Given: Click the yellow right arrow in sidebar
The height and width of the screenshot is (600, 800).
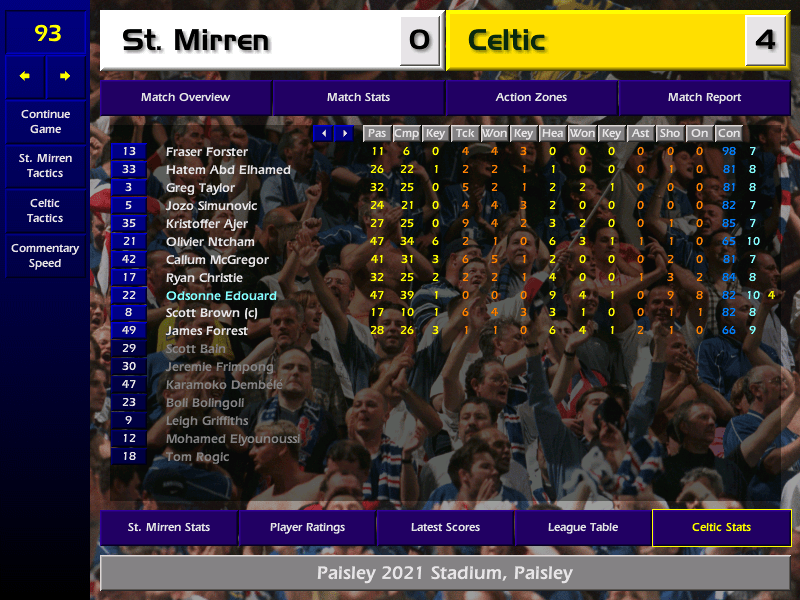Looking at the screenshot, I should click(65, 76).
